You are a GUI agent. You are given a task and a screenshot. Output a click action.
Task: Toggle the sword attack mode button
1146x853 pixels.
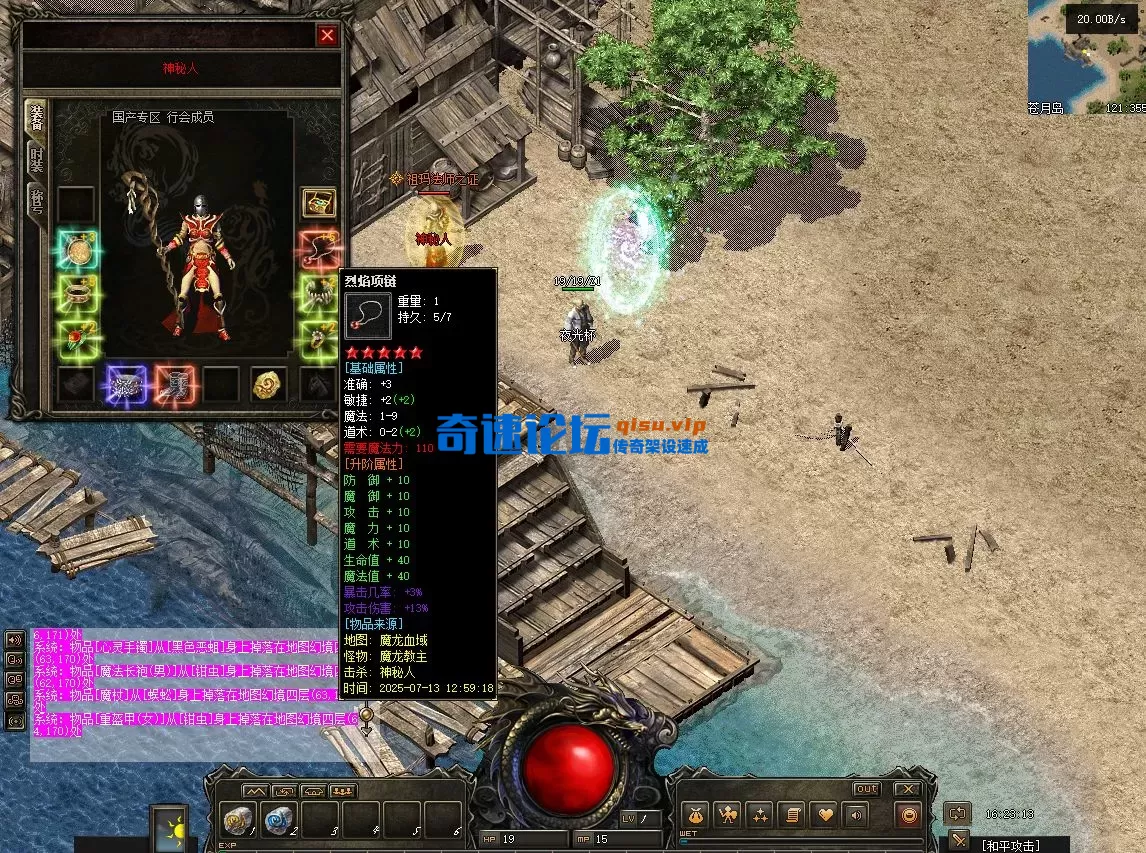click(959, 839)
